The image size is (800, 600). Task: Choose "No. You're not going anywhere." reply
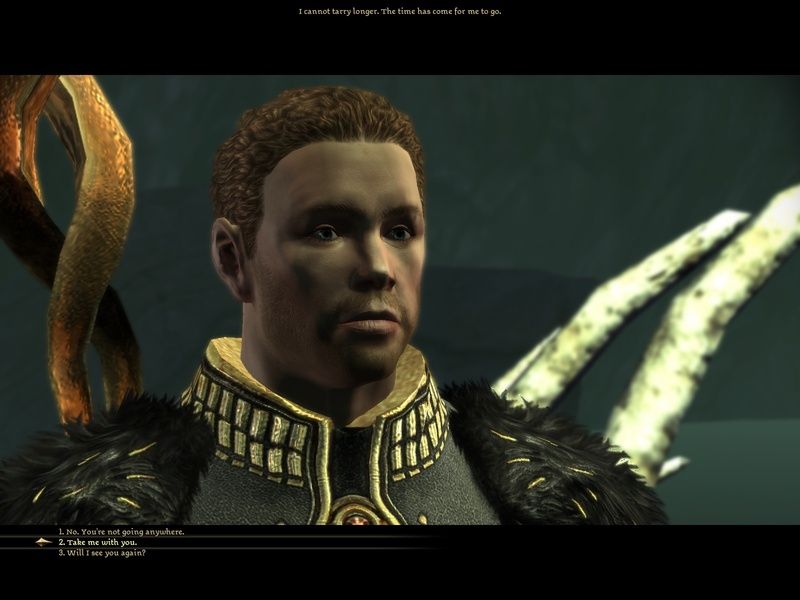click(121, 532)
